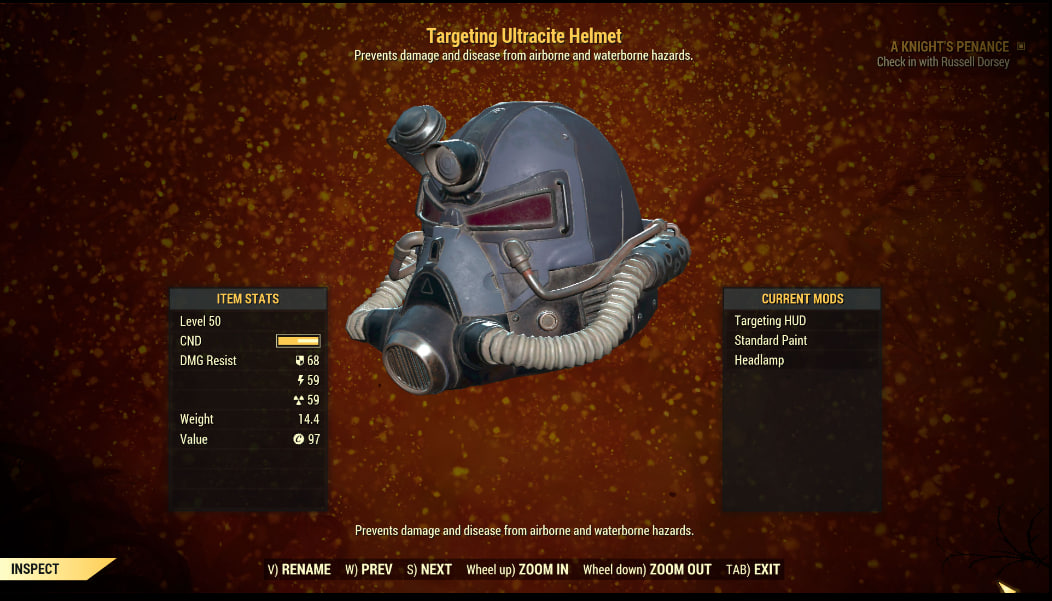Highlight the Standard Paint mod row

(x=771, y=340)
